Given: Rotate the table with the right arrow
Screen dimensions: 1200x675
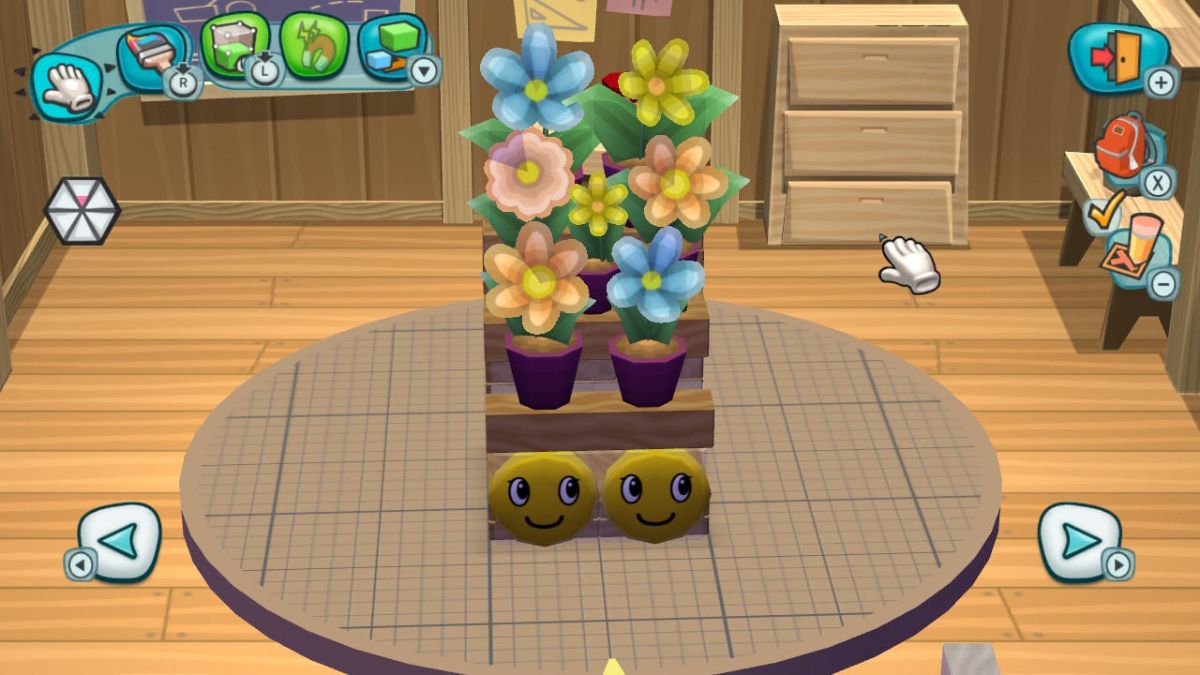Looking at the screenshot, I should click(x=1080, y=541).
